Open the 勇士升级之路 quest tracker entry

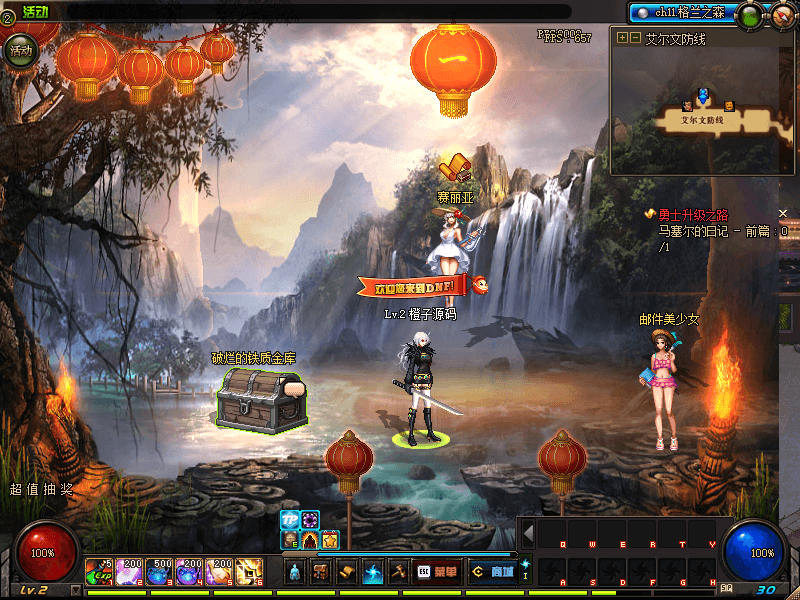tap(692, 215)
